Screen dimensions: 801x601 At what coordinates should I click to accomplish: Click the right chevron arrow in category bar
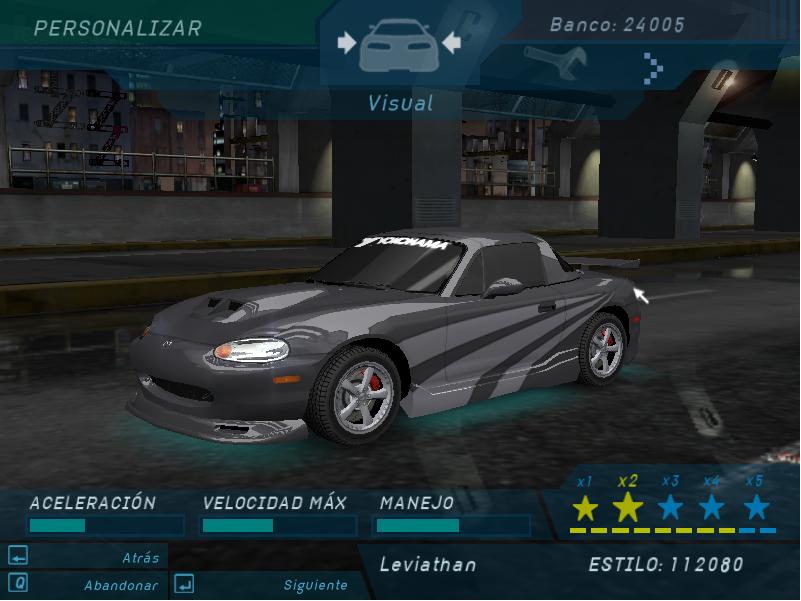click(x=653, y=68)
